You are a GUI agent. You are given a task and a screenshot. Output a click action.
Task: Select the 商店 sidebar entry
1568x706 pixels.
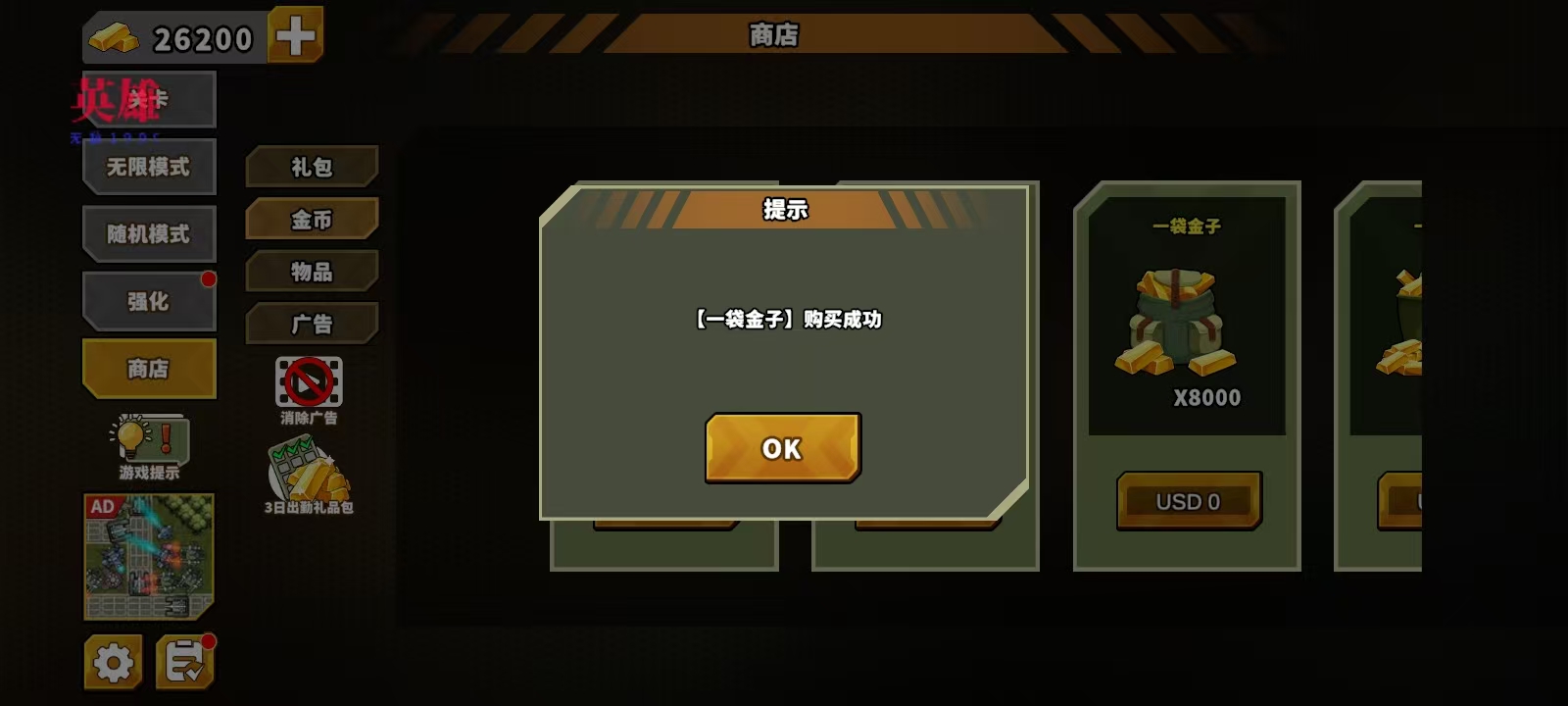[x=149, y=368]
